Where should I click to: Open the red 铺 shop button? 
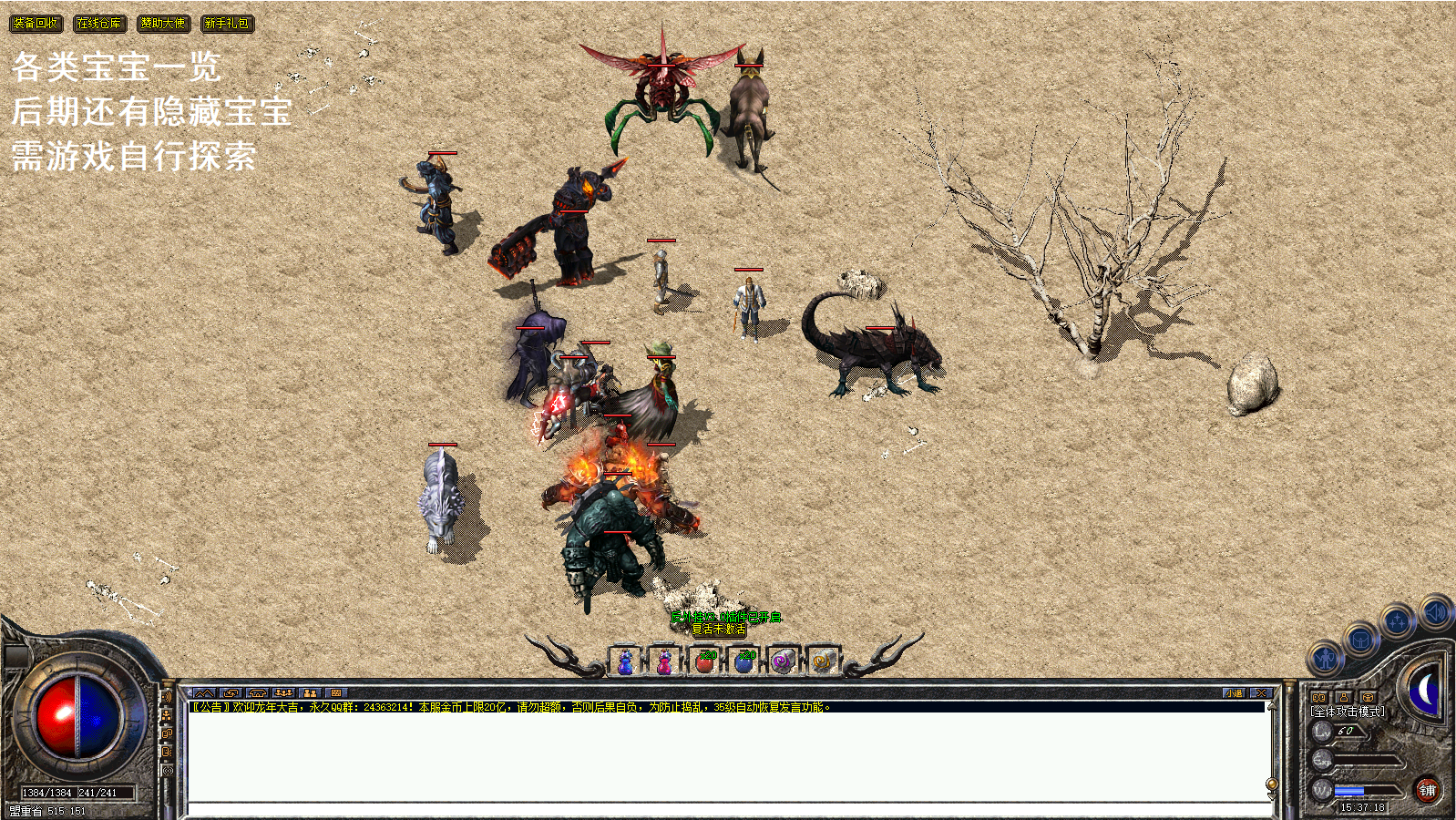coord(1427,790)
